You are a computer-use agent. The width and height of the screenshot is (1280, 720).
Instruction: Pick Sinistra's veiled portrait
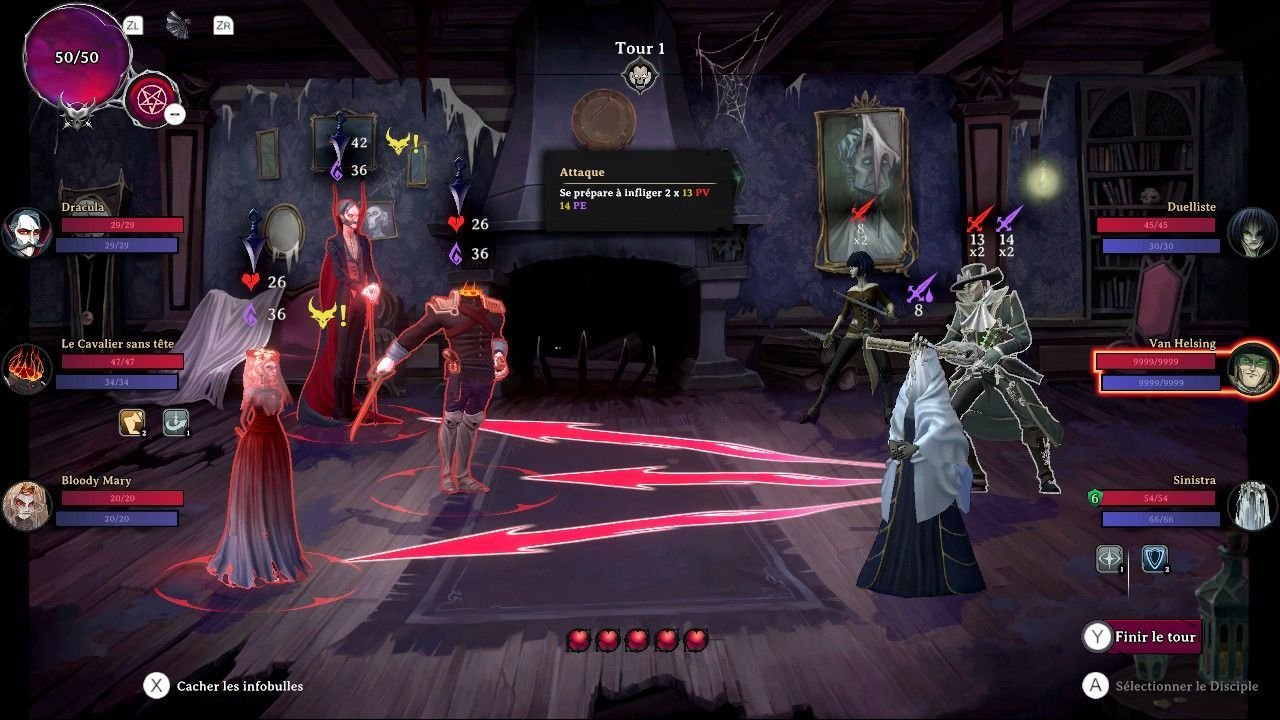click(1252, 505)
